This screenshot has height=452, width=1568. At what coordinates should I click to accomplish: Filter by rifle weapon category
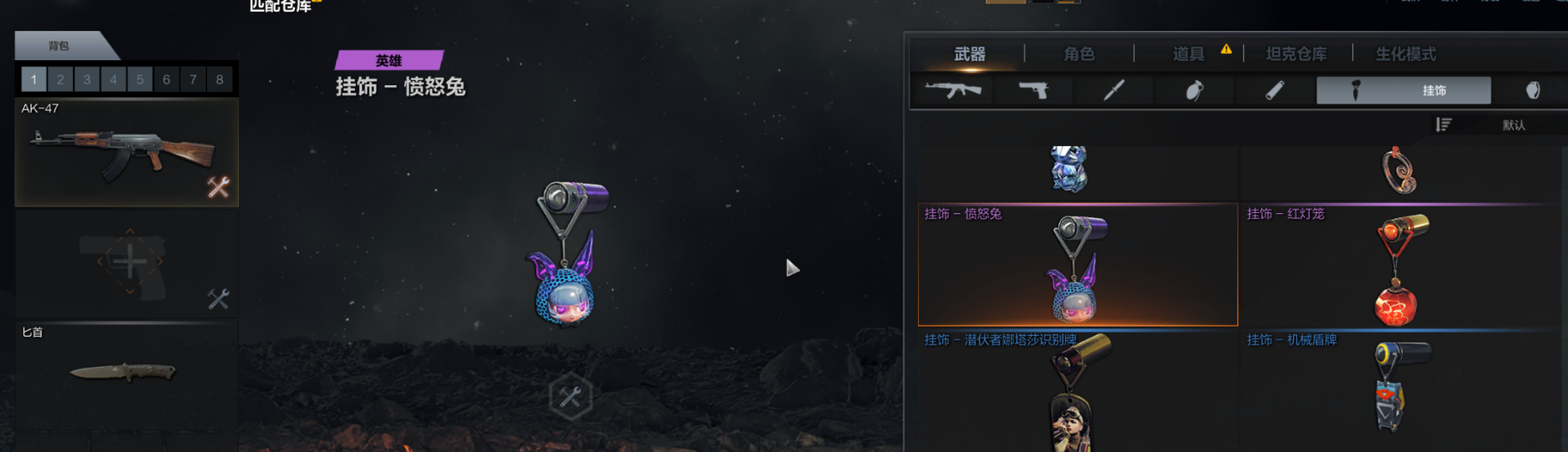coord(953,90)
